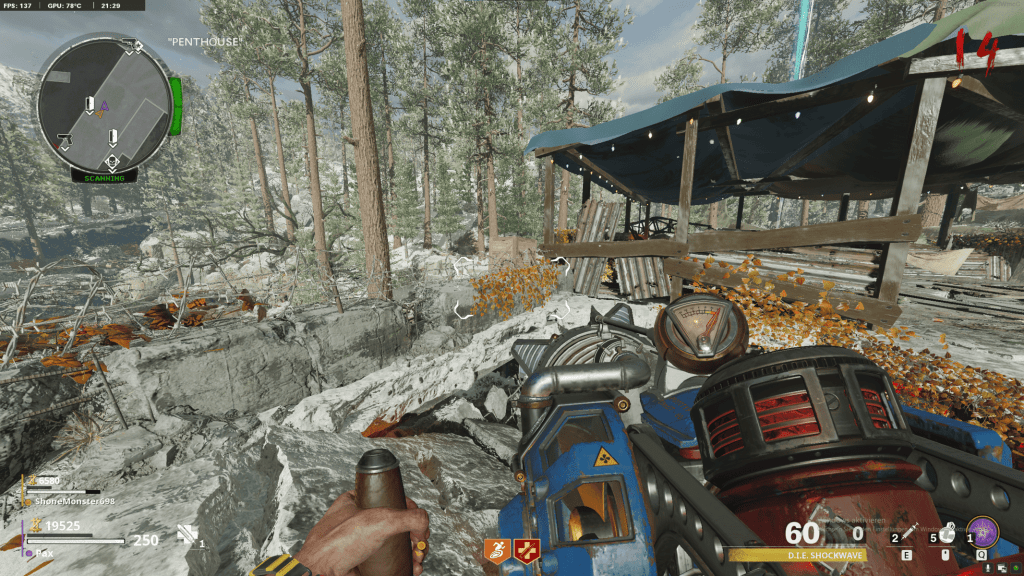
Task: Select the skull objective marker on minimap
Action: click(112, 160)
